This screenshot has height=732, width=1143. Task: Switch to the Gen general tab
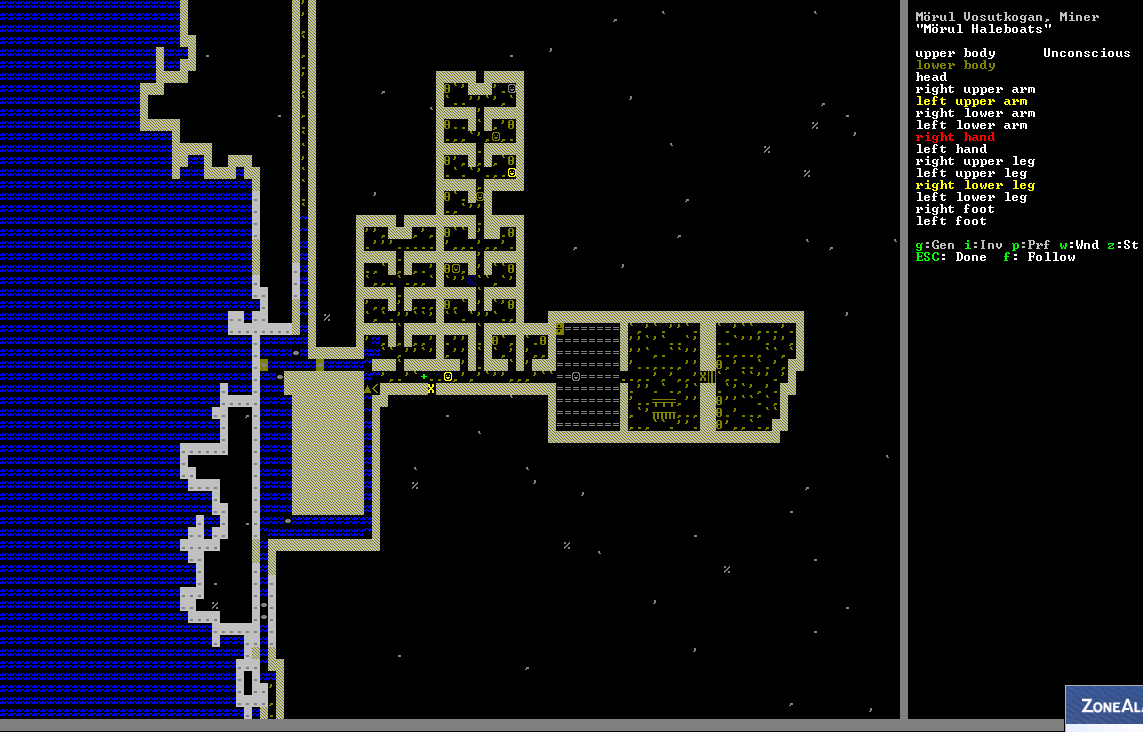tap(935, 245)
